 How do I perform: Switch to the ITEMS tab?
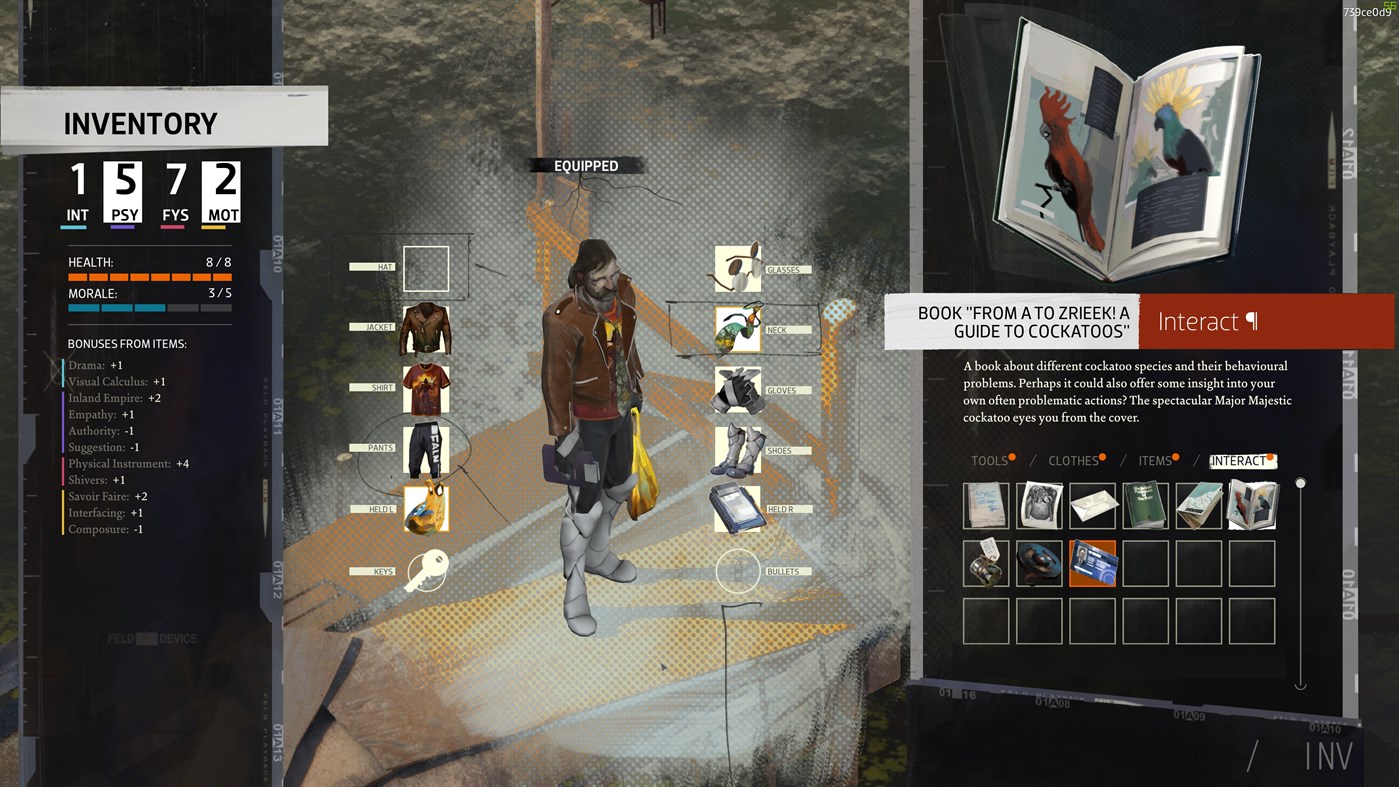(x=1155, y=460)
